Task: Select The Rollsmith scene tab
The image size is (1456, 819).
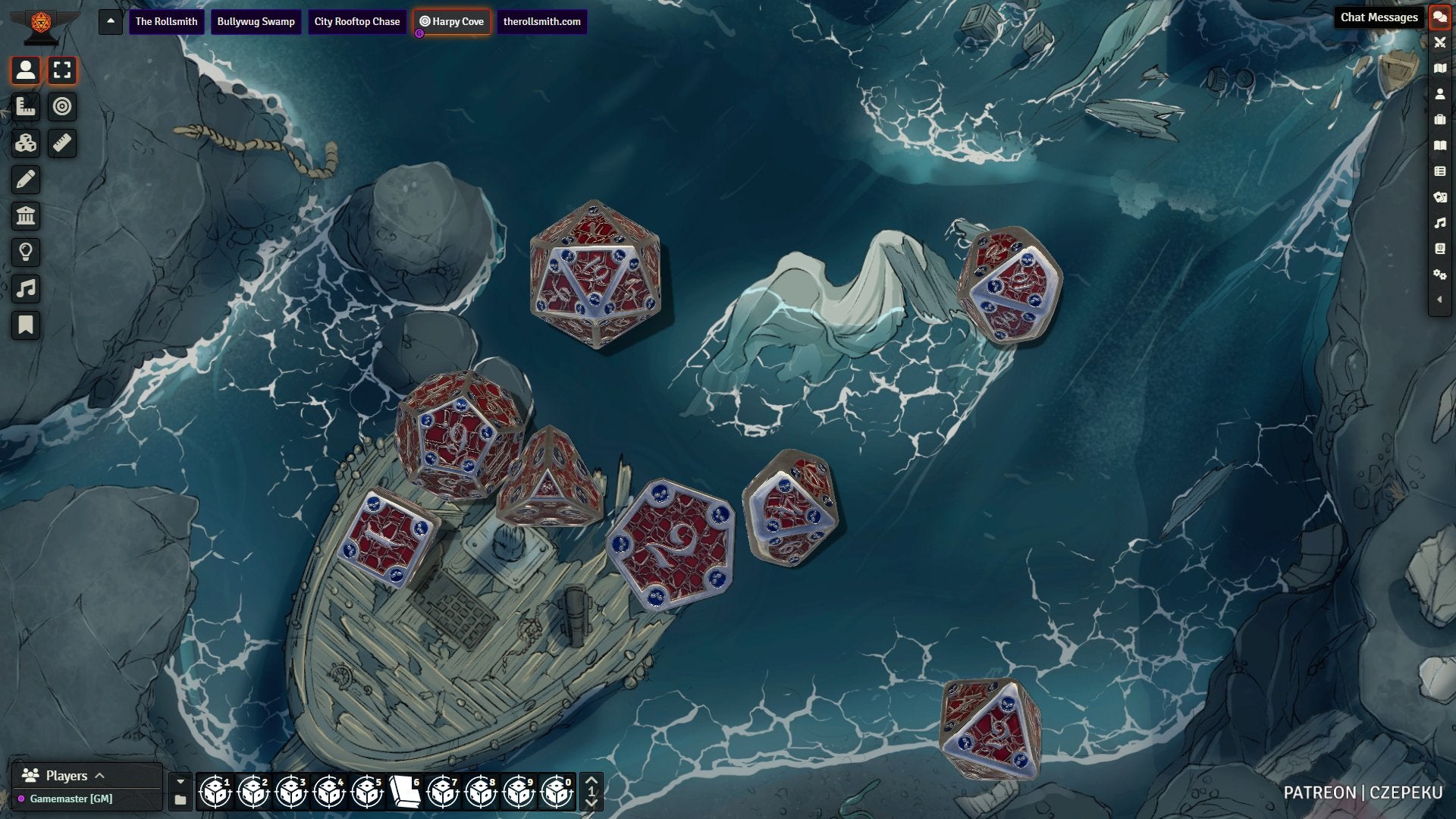Action: coord(166,21)
